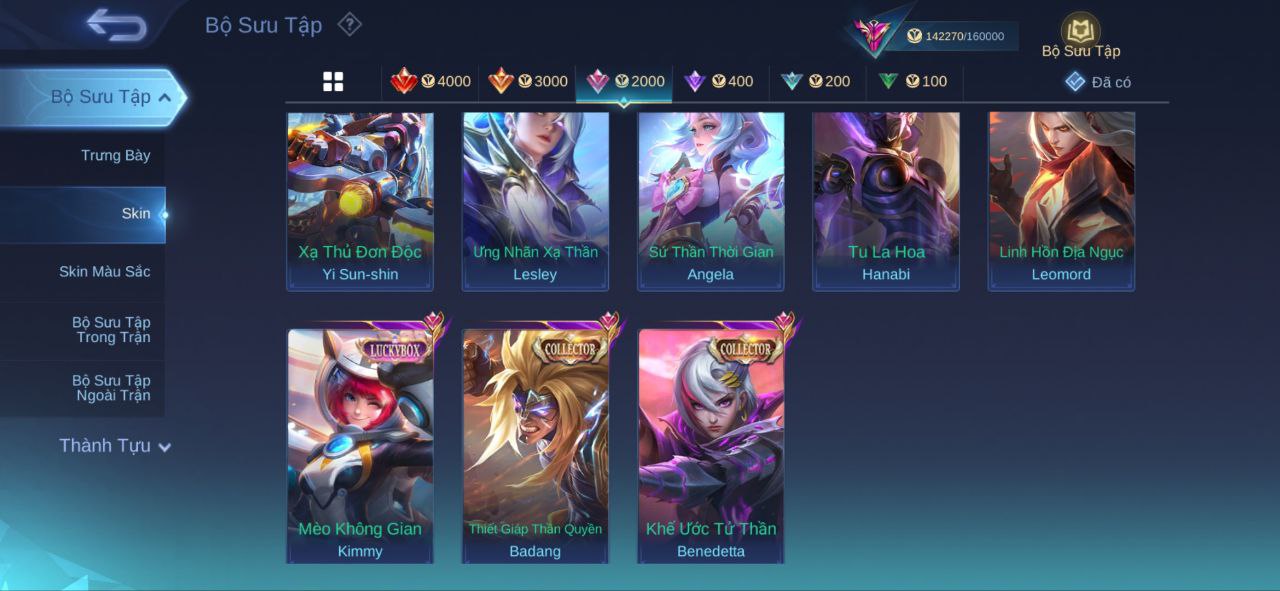Show all skins with the grid filter
The image size is (1280, 591).
pyautogui.click(x=333, y=82)
